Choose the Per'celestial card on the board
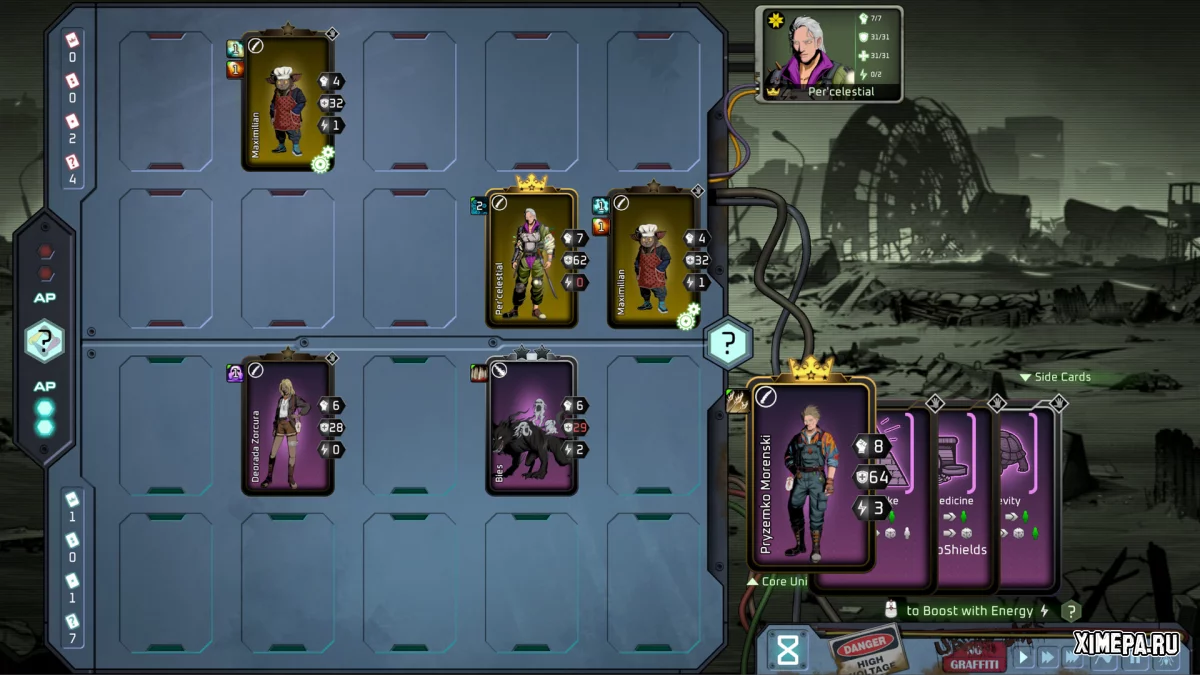This screenshot has height=675, width=1200. click(531, 258)
